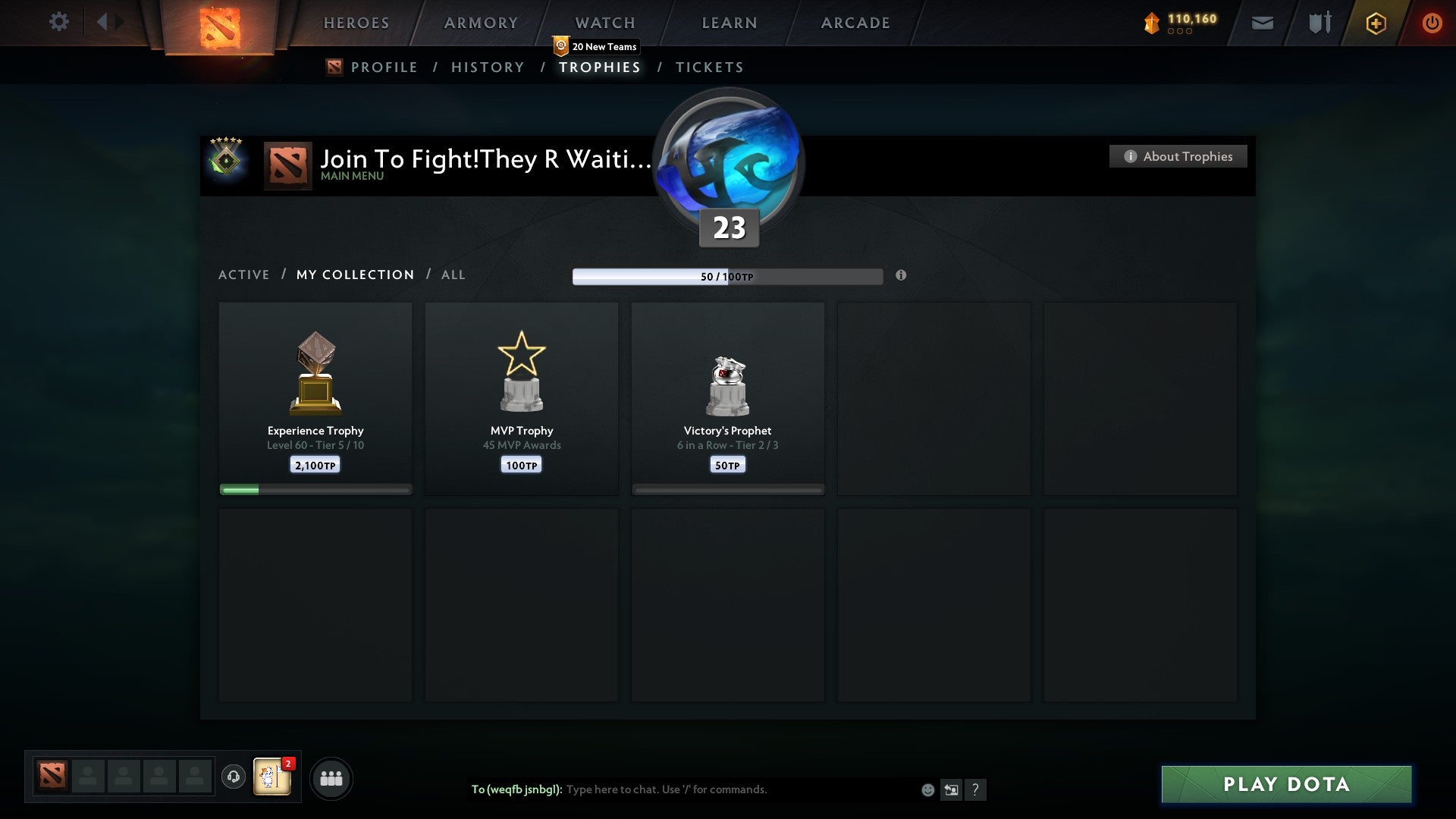The height and width of the screenshot is (819, 1456).
Task: Open the settings gear icon top left
Action: (59, 21)
